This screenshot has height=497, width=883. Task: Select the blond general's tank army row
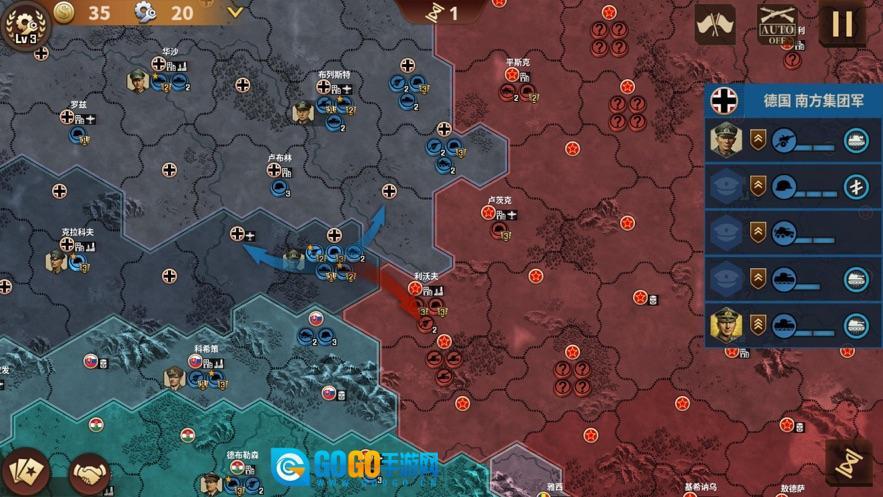(794, 324)
